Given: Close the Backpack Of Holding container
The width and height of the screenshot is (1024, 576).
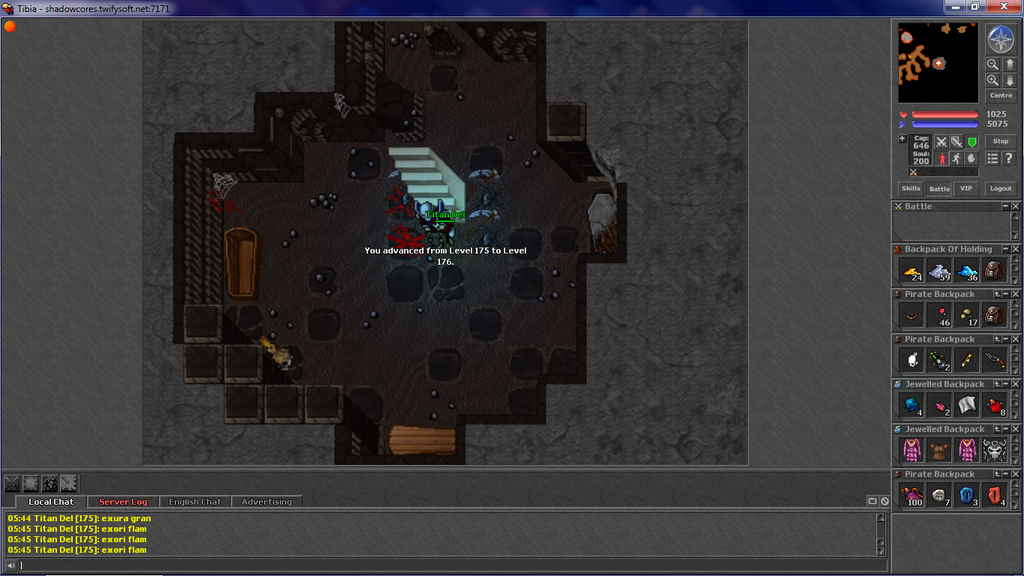Looking at the screenshot, I should pos(1015,250).
